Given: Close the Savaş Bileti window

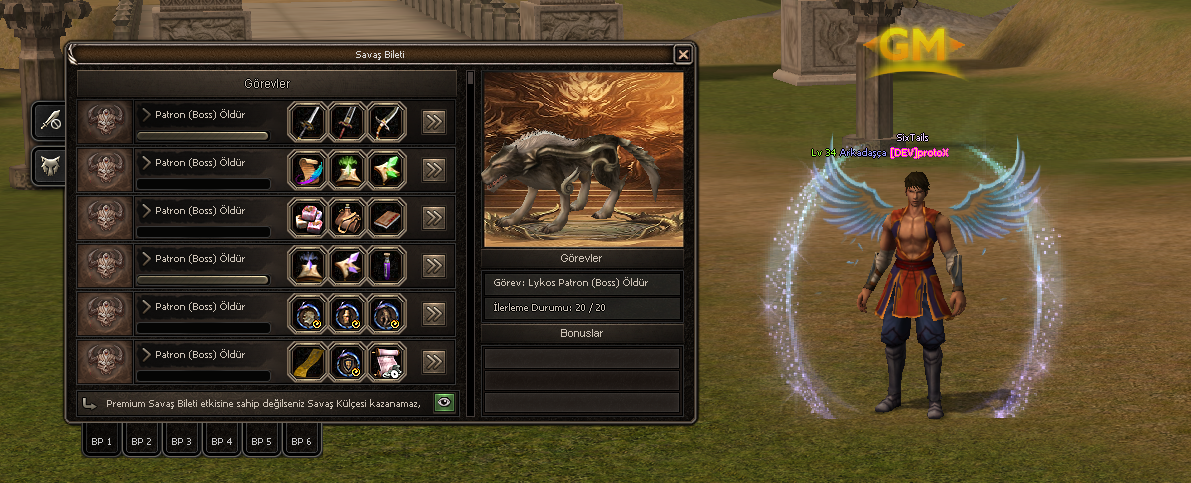Looking at the screenshot, I should pyautogui.click(x=683, y=55).
